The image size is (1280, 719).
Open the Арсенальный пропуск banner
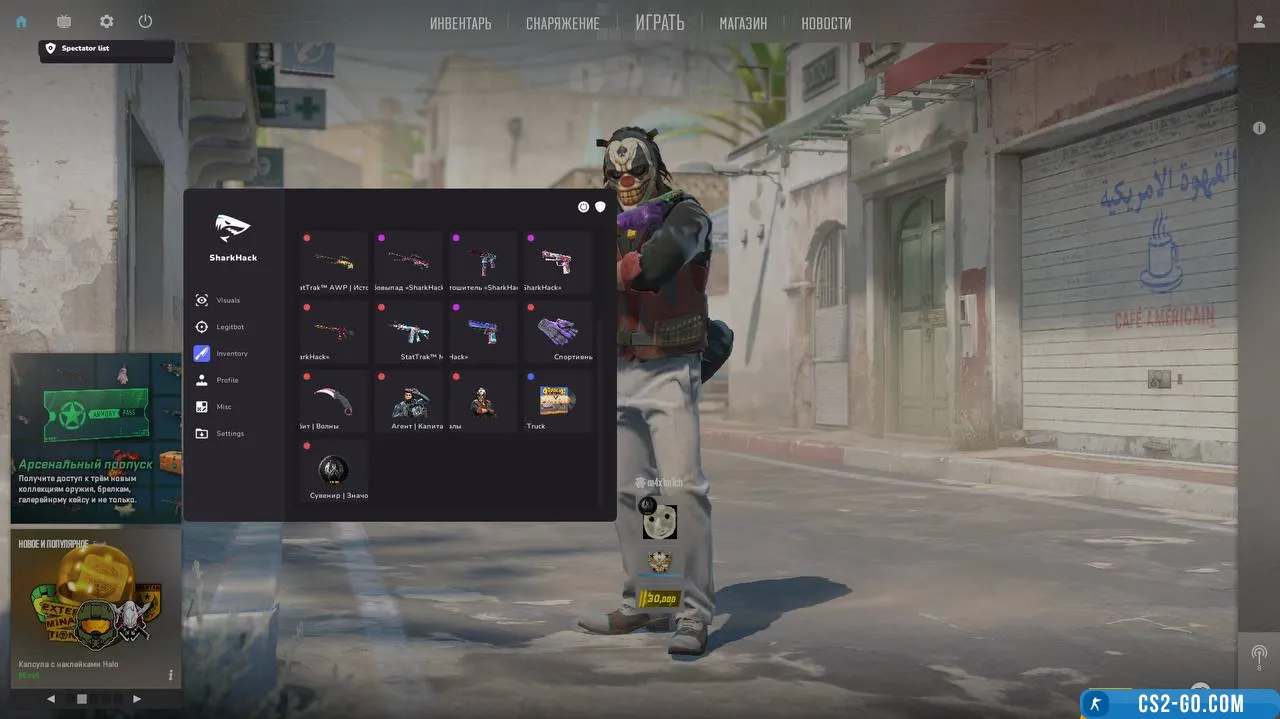coord(96,438)
